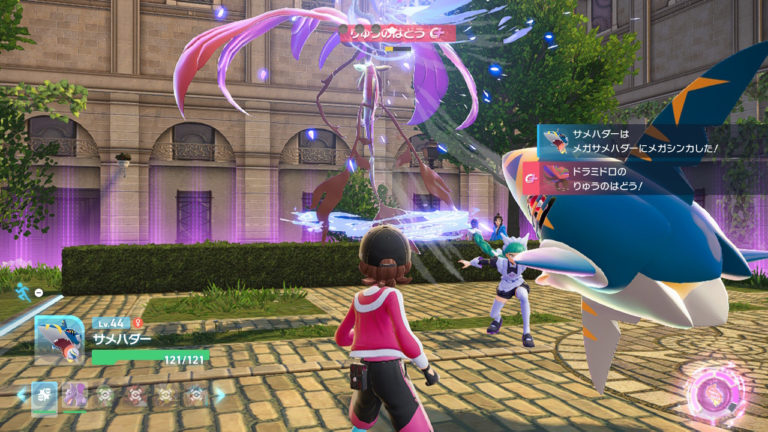Click the left arrow of the party bar
The image size is (768, 432).
[20, 395]
